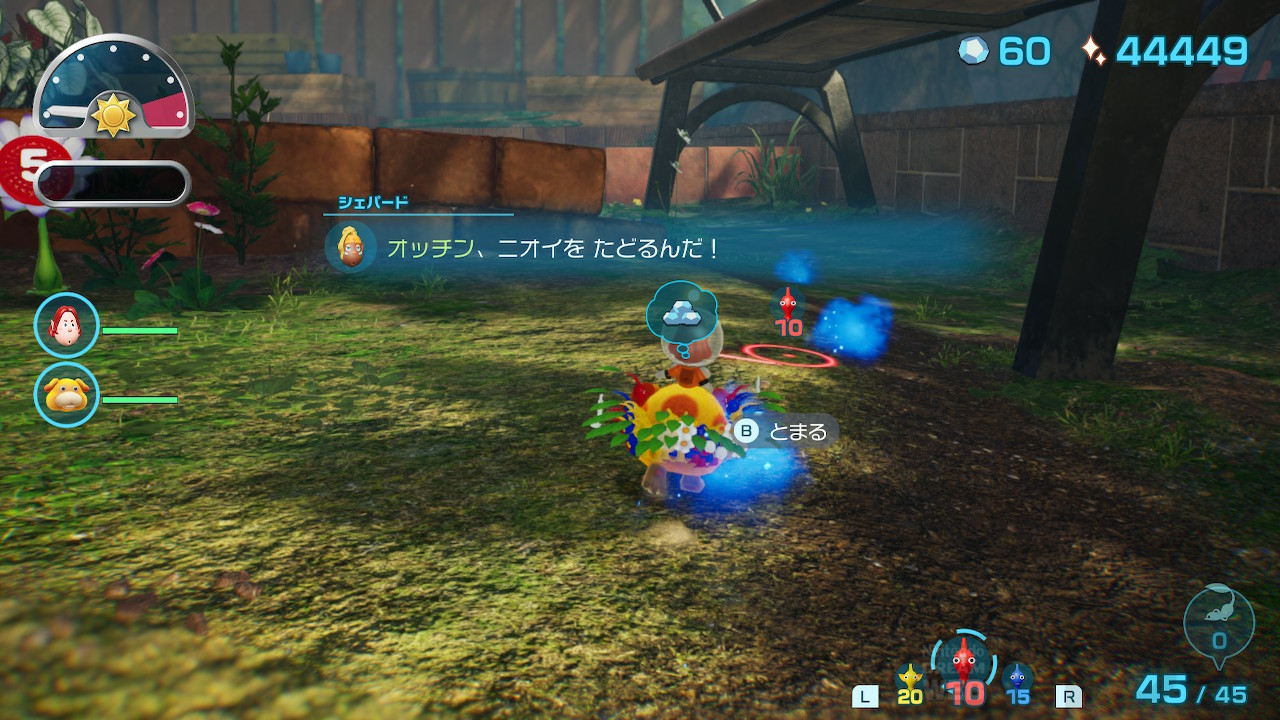Viewport: 1280px width, 720px height.
Task: Select the Oatchi dog portrait
Action: tap(67, 395)
